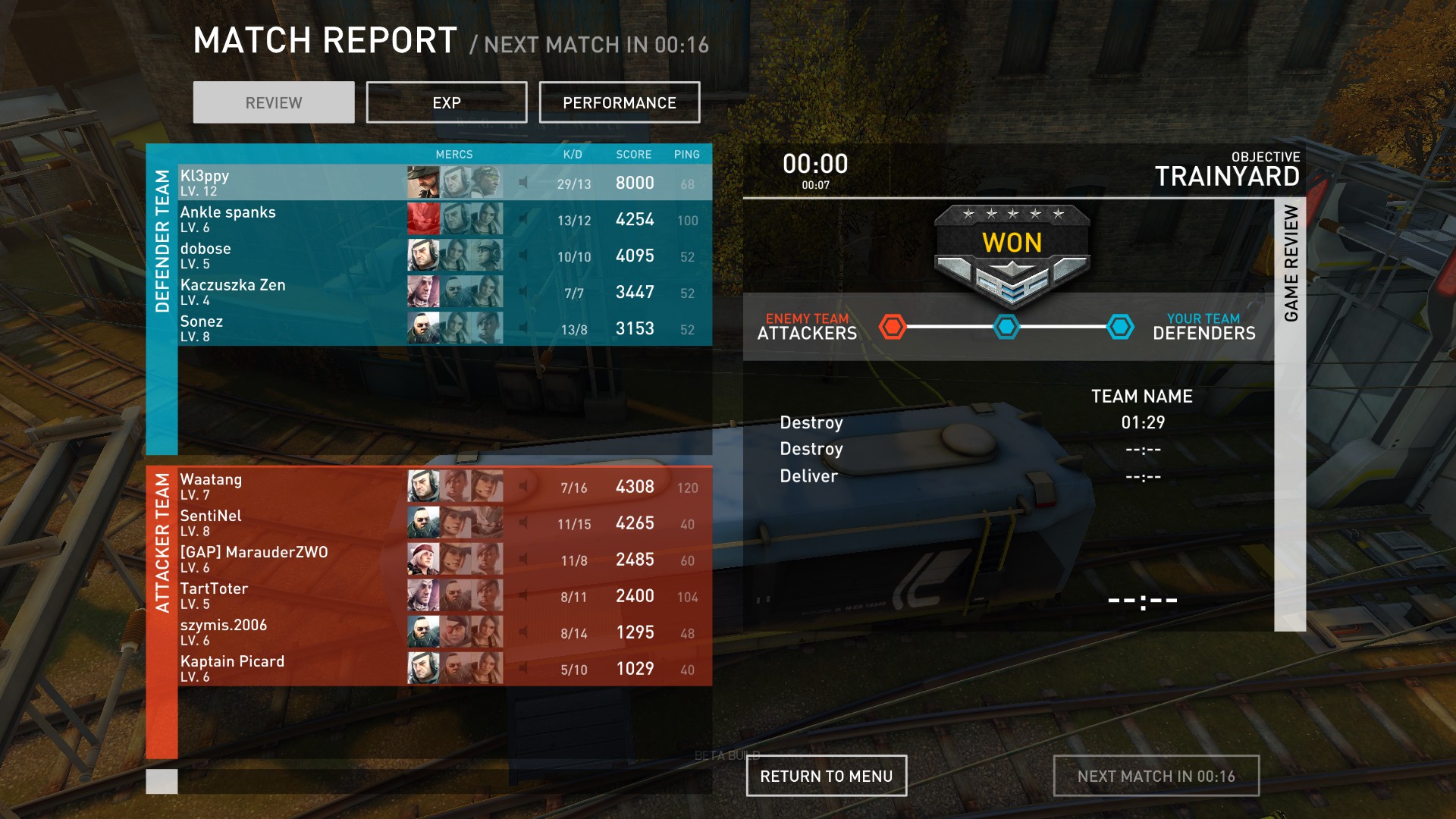Pick TartToter from the attacker list
Image resolution: width=1456 pixels, height=819 pixels.
click(x=288, y=595)
